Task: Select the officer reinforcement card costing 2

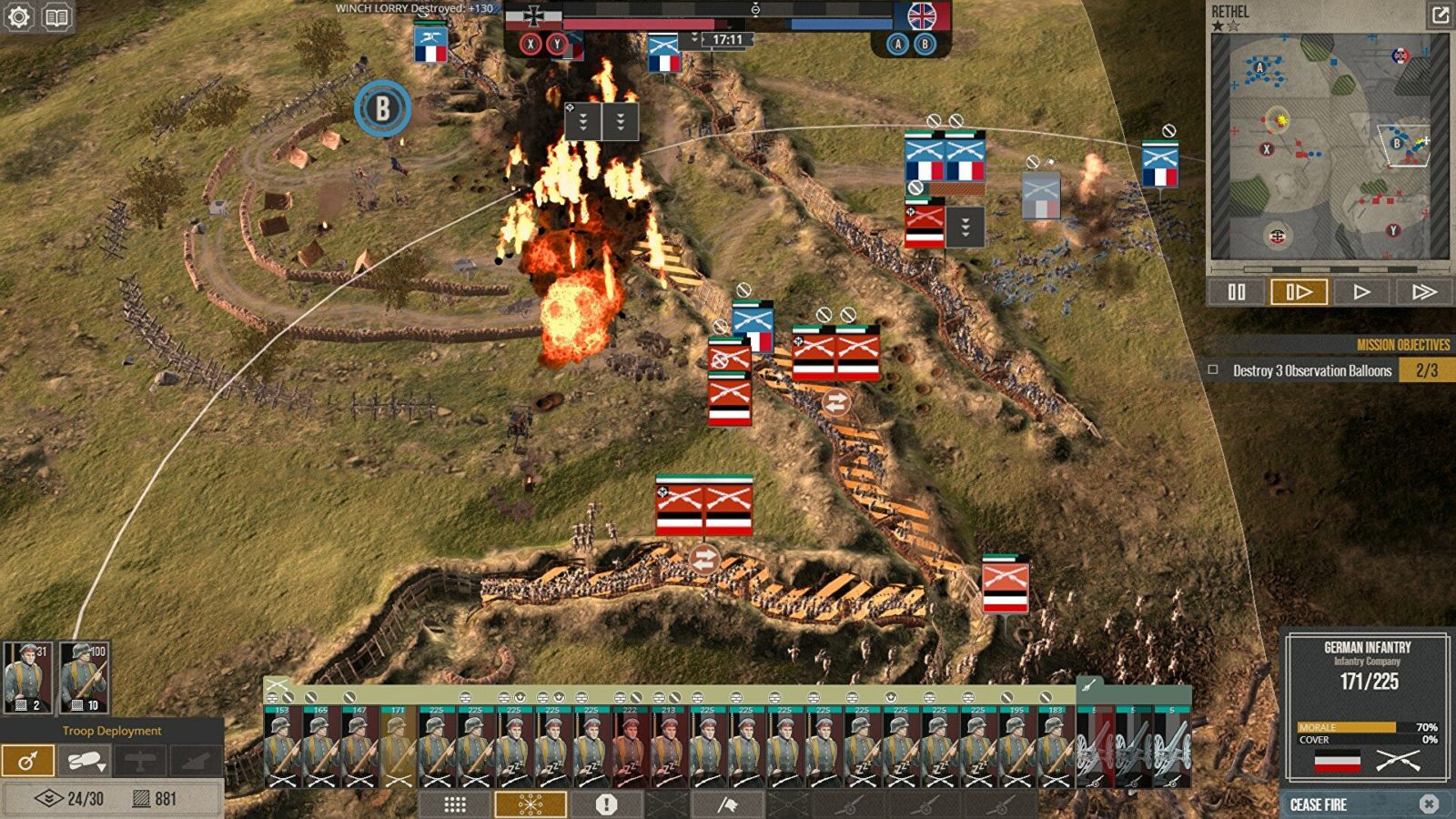Action: [28, 677]
